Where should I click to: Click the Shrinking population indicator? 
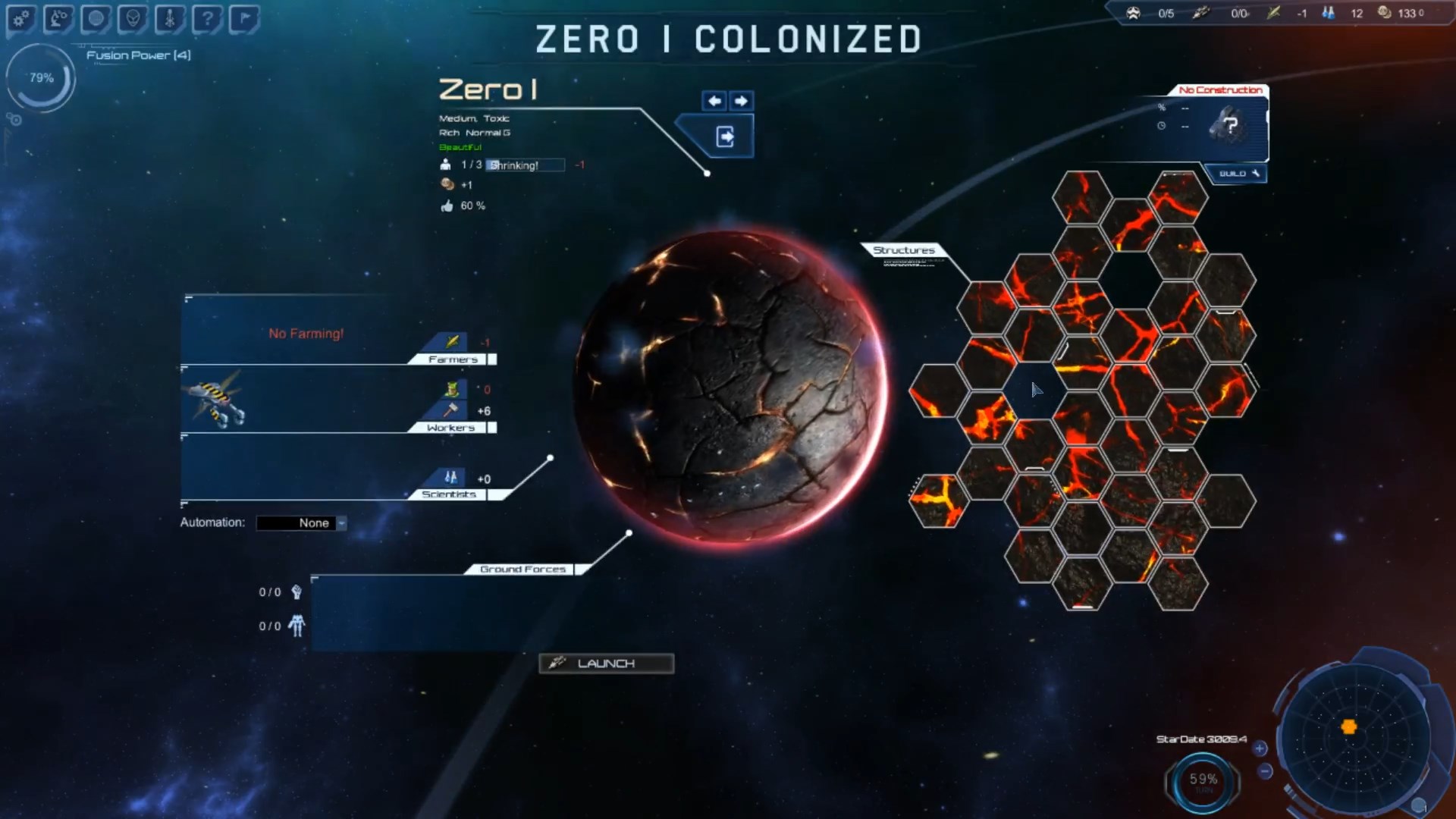pyautogui.click(x=525, y=165)
